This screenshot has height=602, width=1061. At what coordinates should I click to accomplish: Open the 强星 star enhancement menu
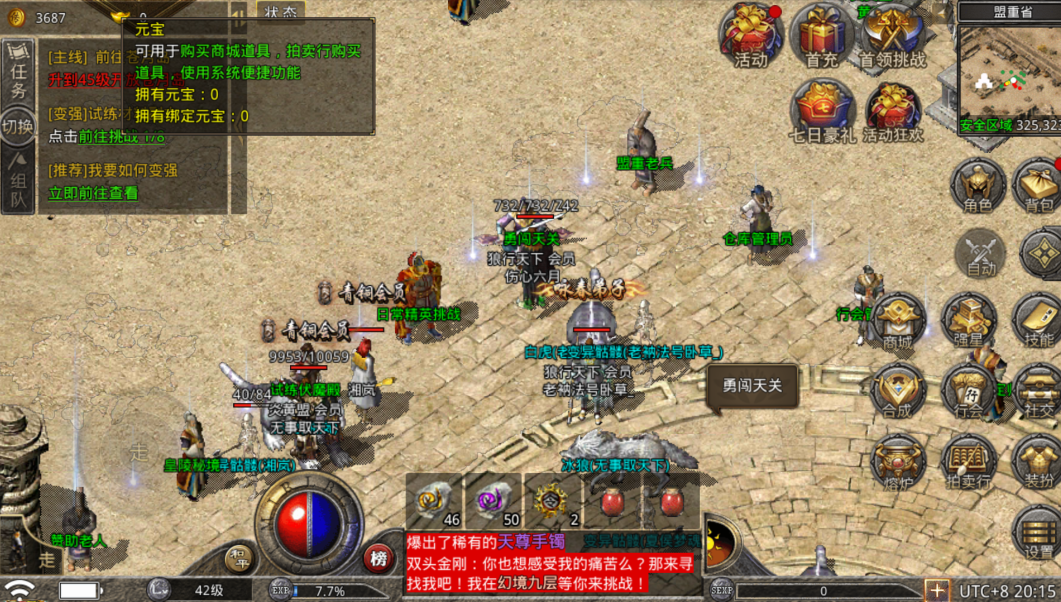(968, 321)
